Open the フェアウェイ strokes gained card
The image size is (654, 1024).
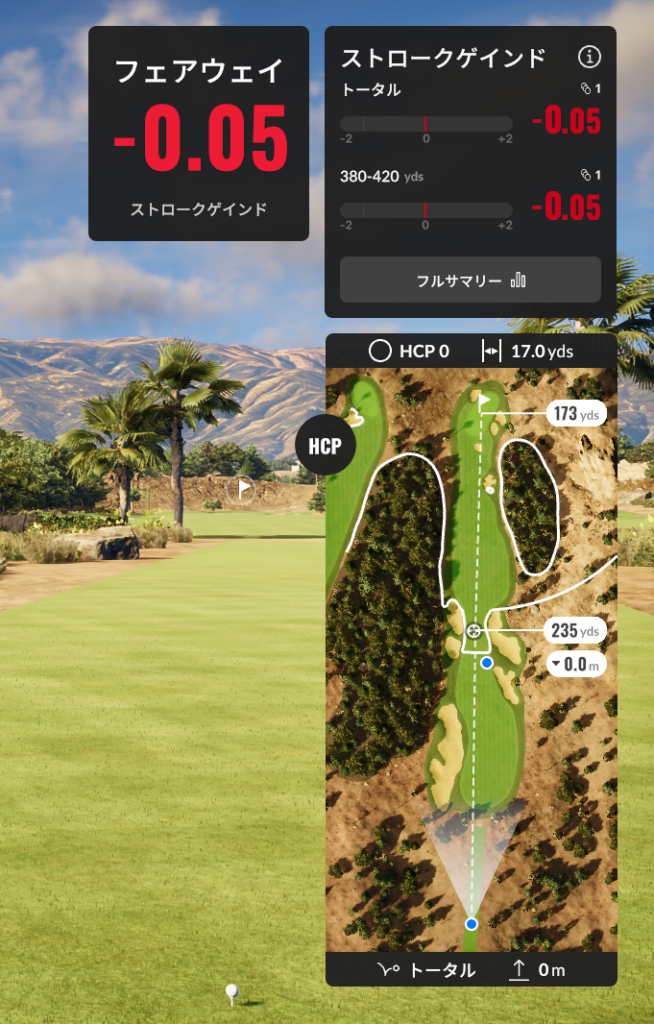[x=199, y=133]
